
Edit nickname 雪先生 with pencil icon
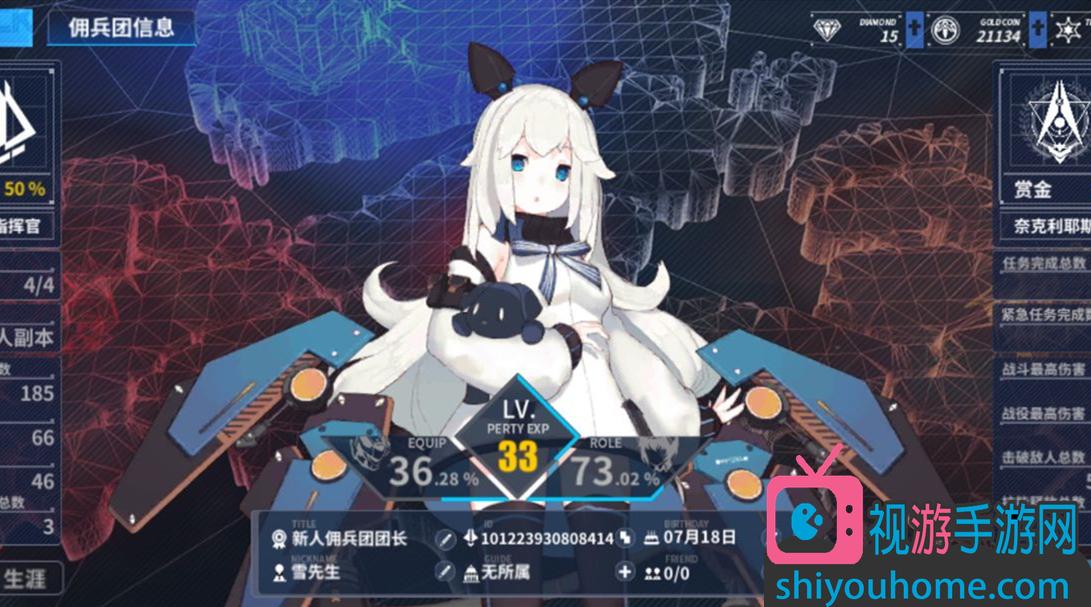[446, 572]
